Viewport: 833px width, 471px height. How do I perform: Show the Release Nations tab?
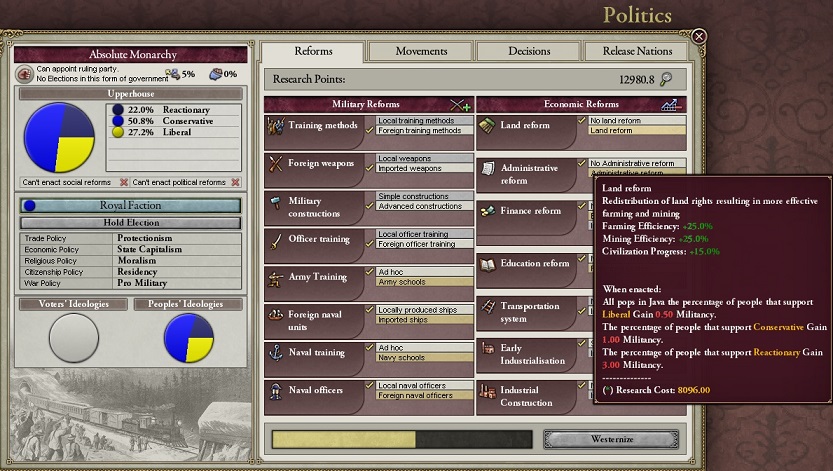pos(636,51)
